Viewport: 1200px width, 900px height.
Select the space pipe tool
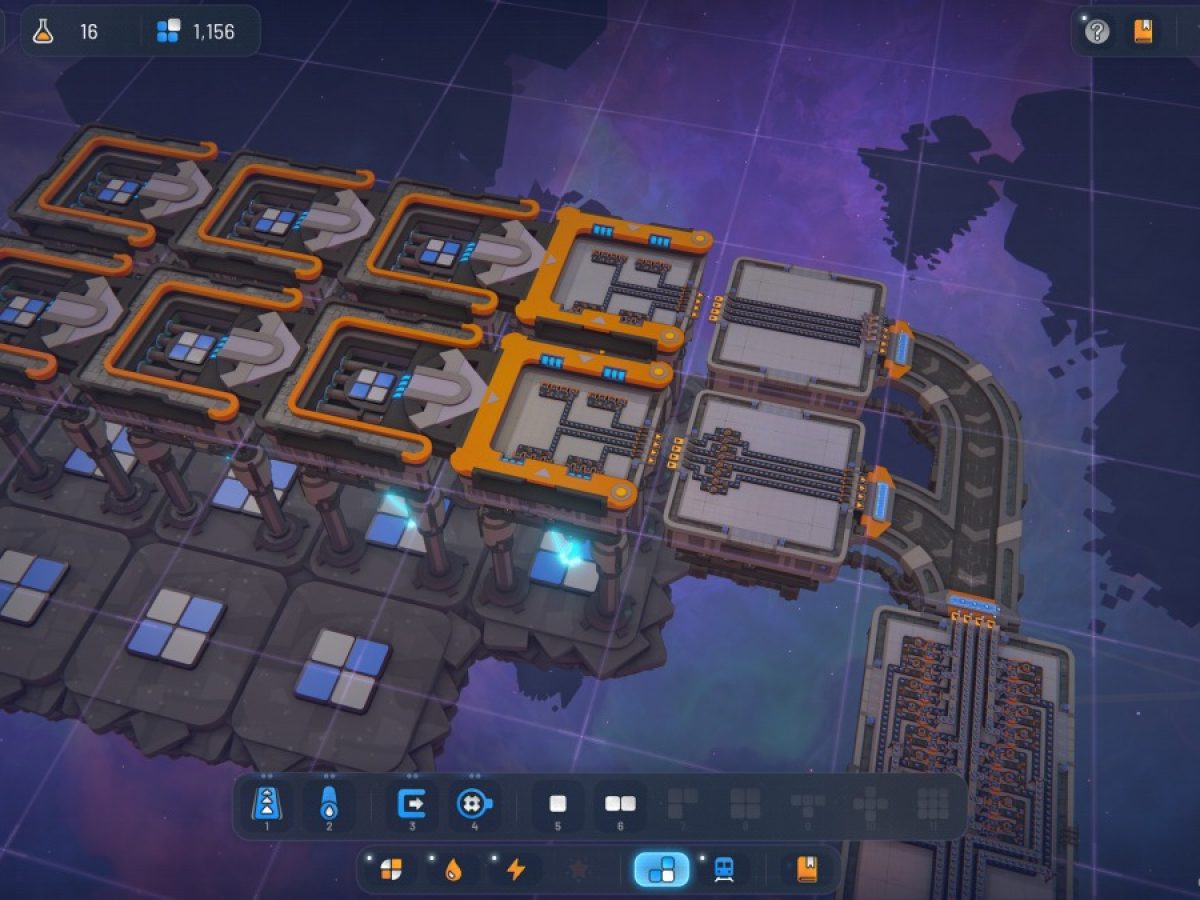[329, 804]
